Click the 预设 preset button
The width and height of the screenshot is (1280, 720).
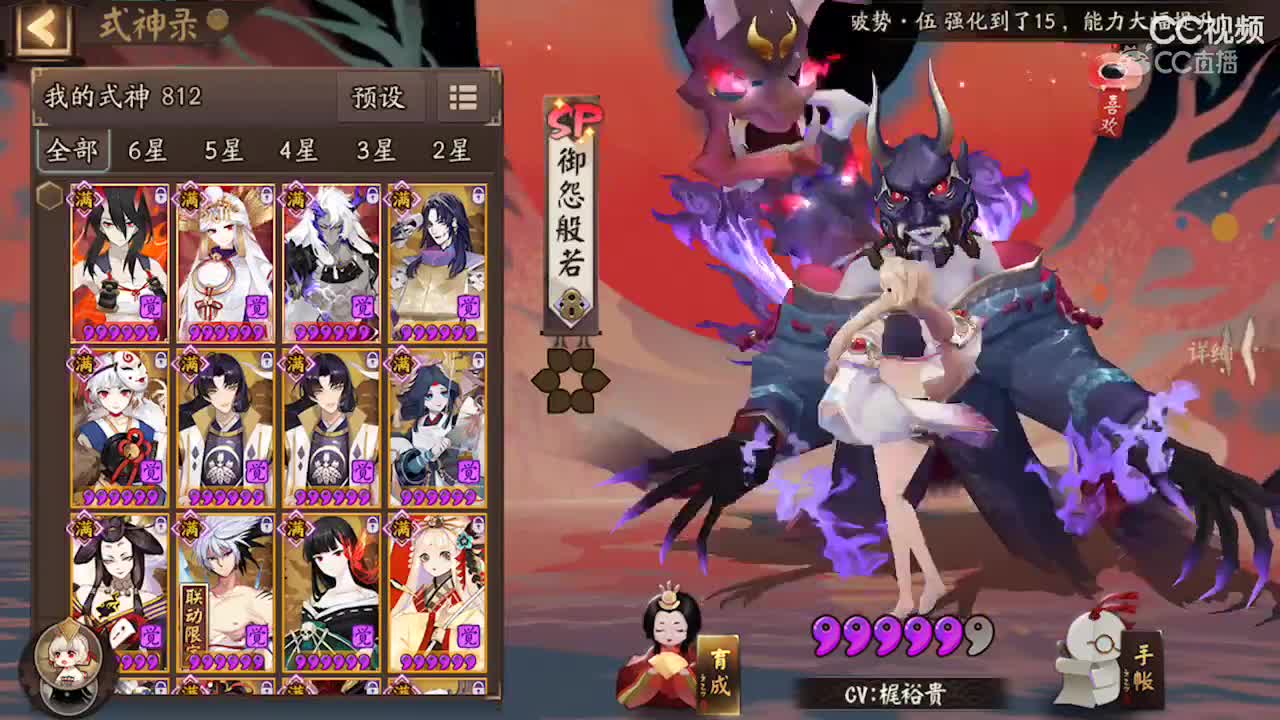(381, 99)
